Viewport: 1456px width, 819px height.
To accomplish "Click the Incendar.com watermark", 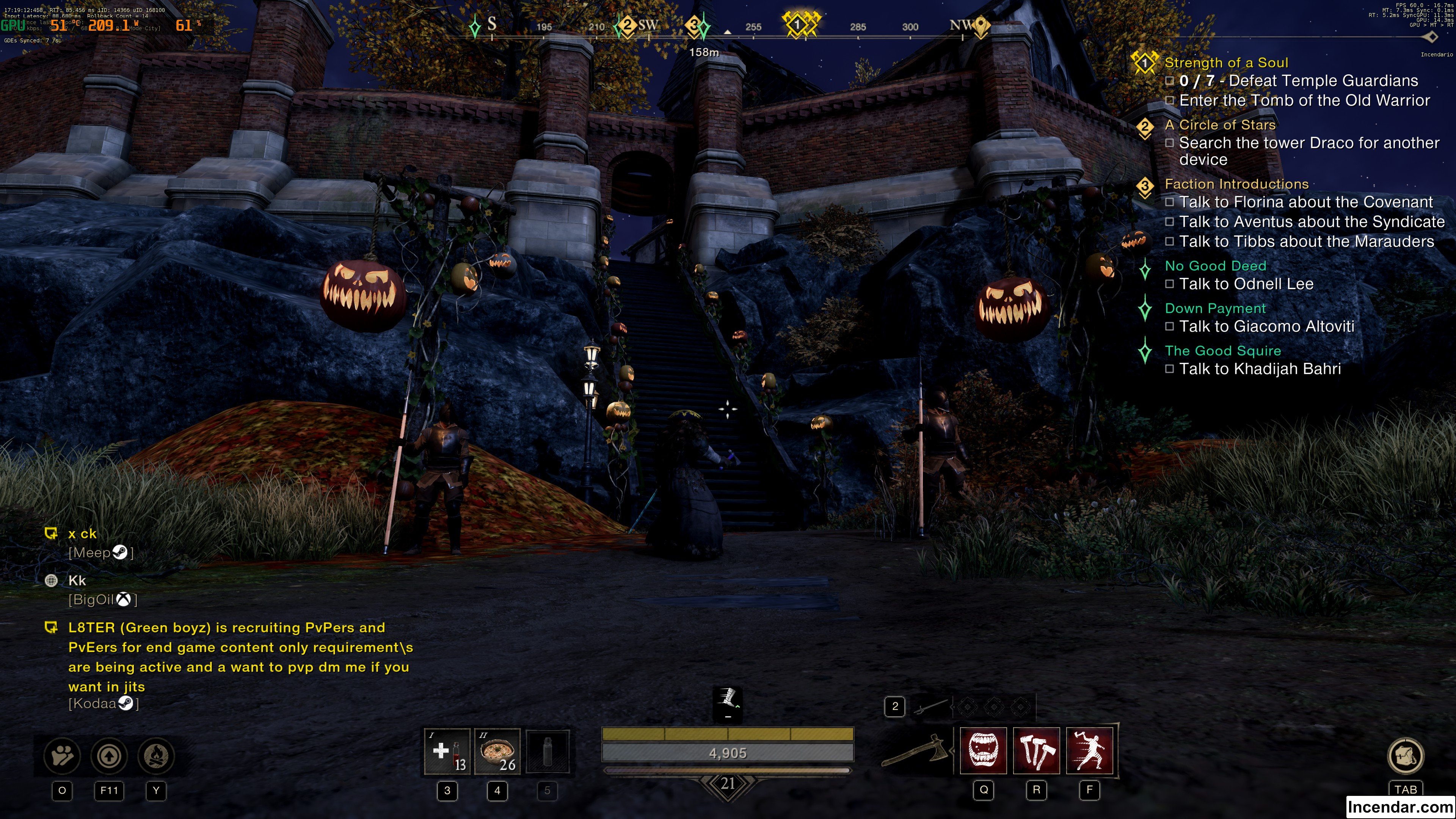I will tap(1400, 807).
